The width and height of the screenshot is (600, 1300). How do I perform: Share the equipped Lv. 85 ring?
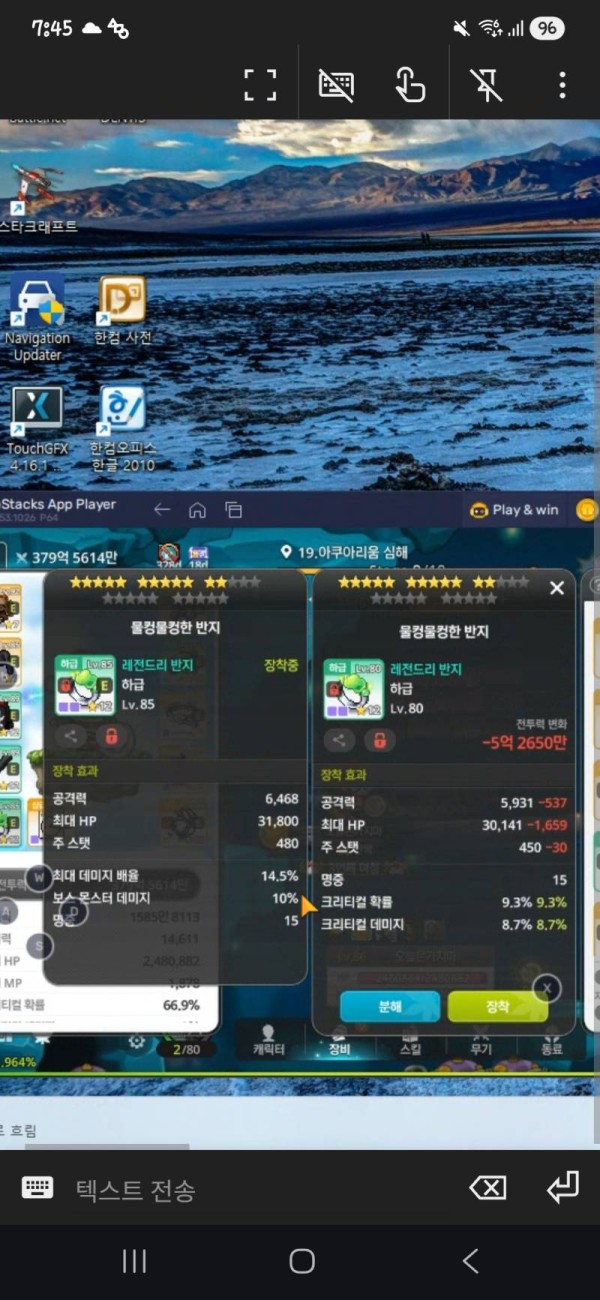(71, 737)
